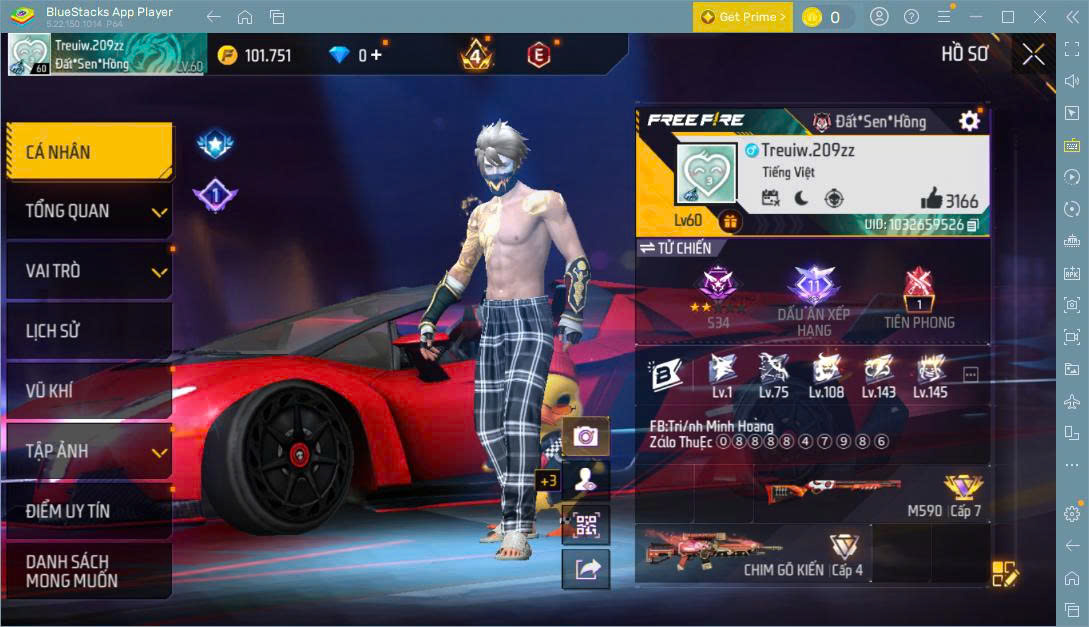Viewport: 1089px width, 627px height.
Task: Open Danh Sách Mong Muốn wishlist
Action: tap(88, 571)
